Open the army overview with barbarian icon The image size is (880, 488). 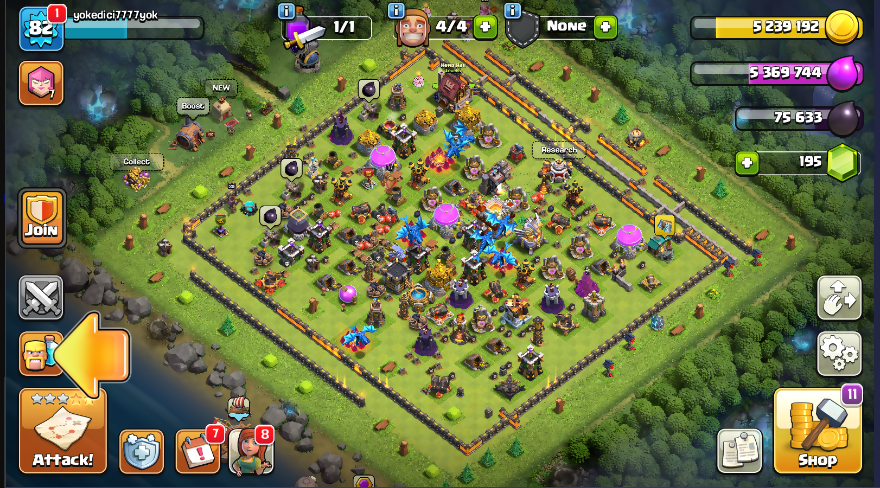(38, 353)
